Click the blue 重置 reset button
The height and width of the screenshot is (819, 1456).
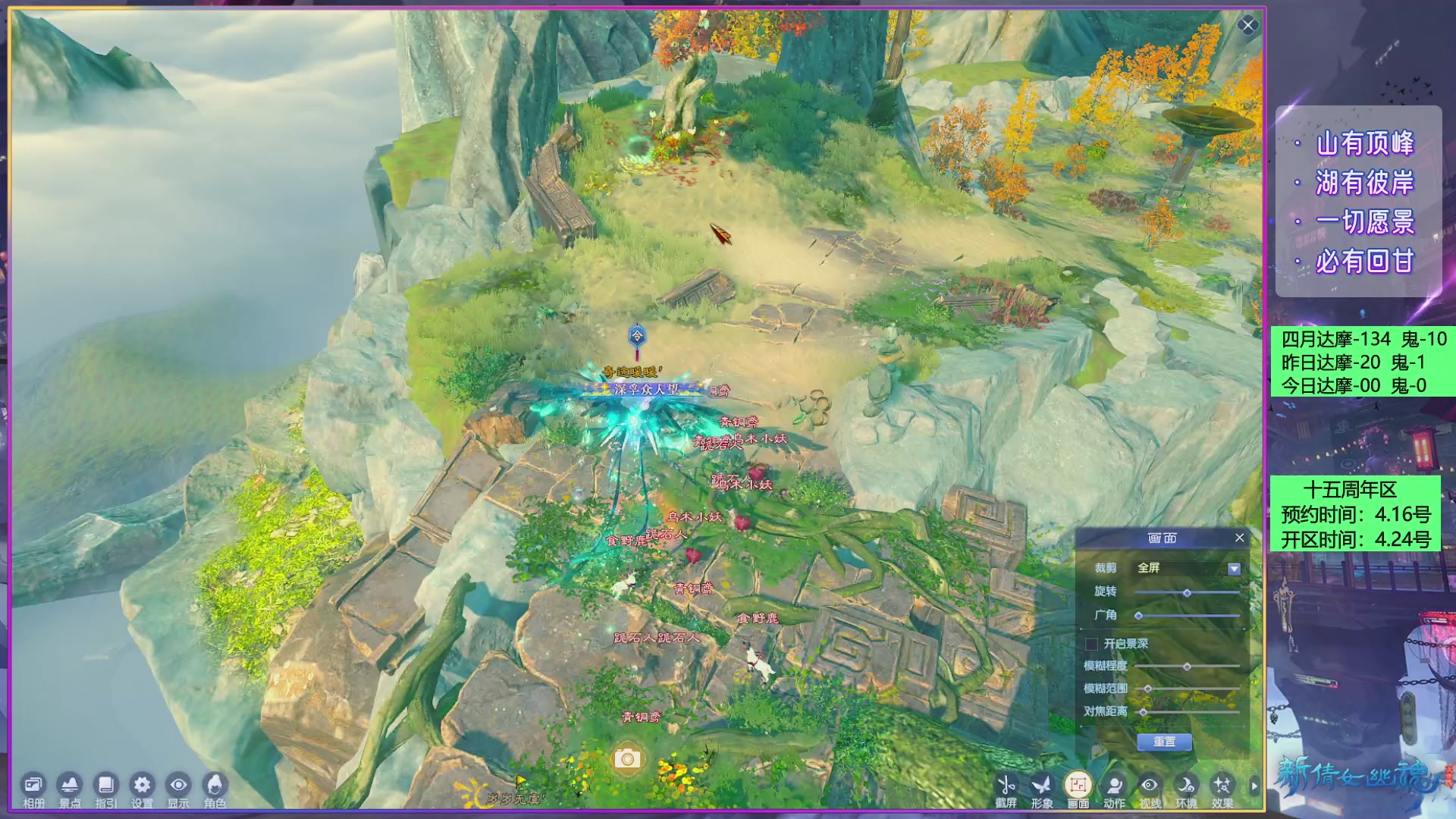pos(1164,742)
